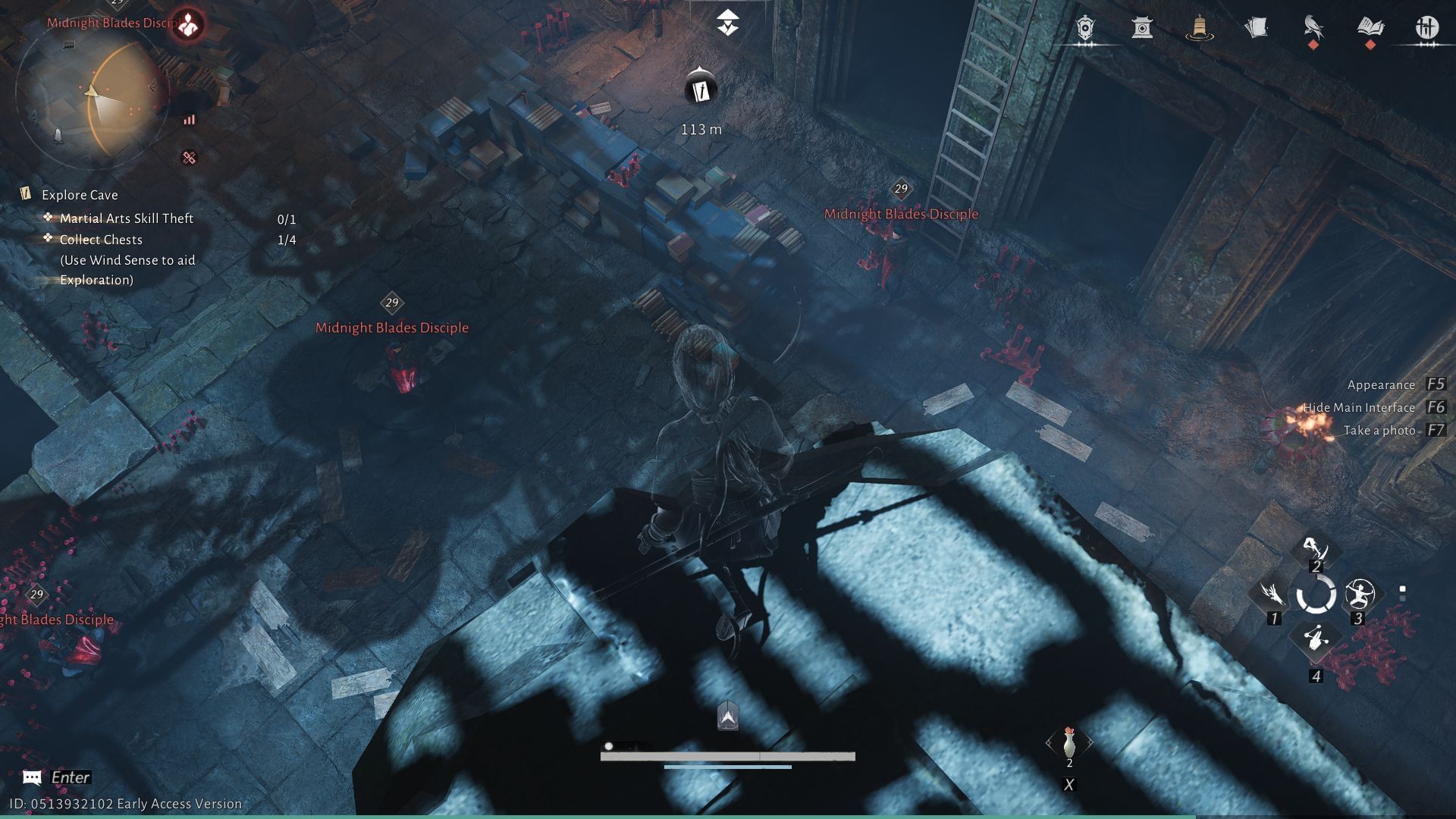The width and height of the screenshot is (1456, 819).
Task: Select the pagoda shrine icon
Action: coord(1143,27)
